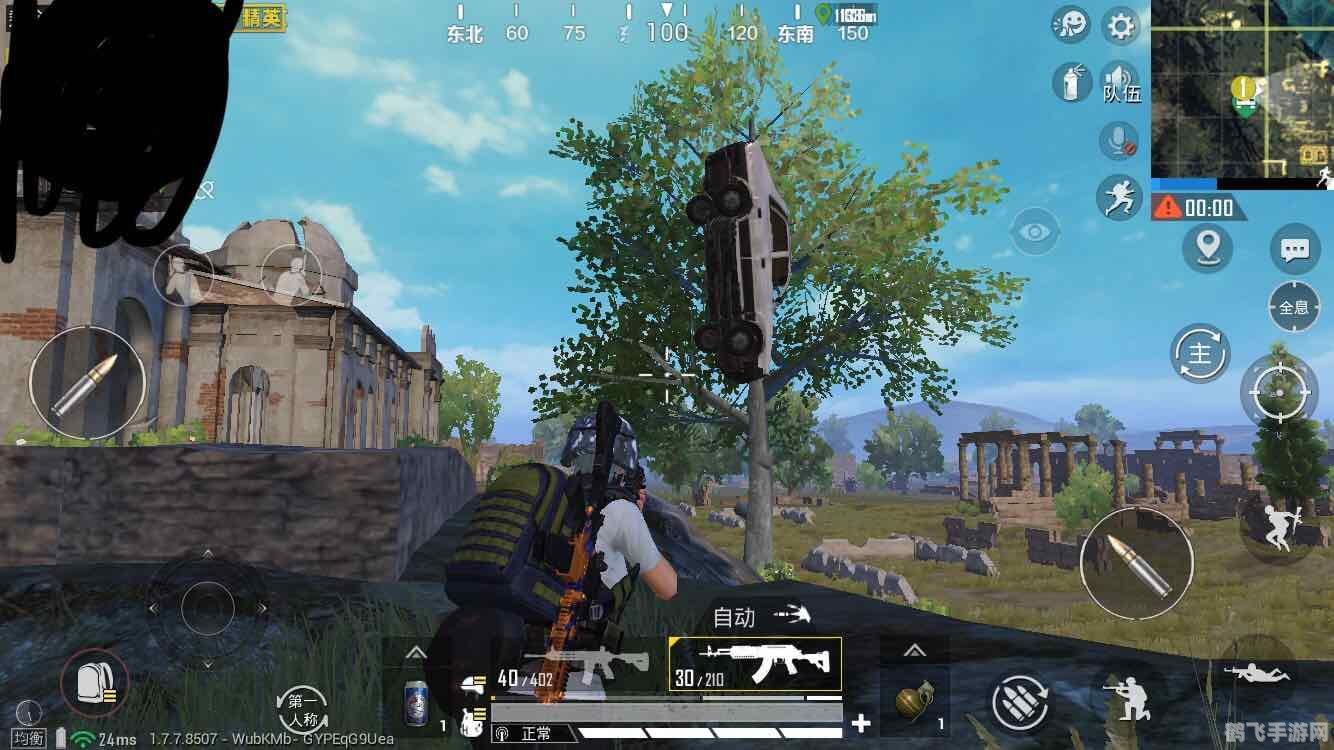Select the spray paint can icon
Image resolution: width=1334 pixels, height=750 pixels.
click(1071, 82)
